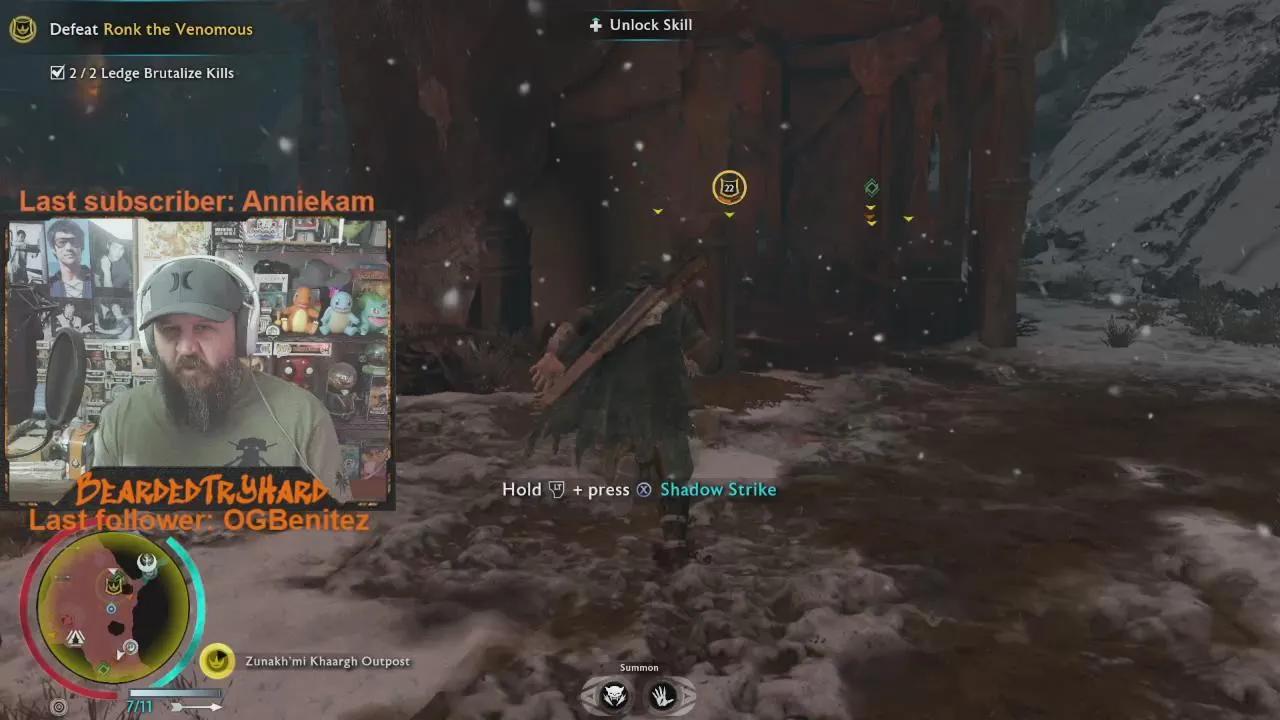The image size is (1280, 720).
Task: Select the Summon label above the ability icons
Action: coord(639,667)
